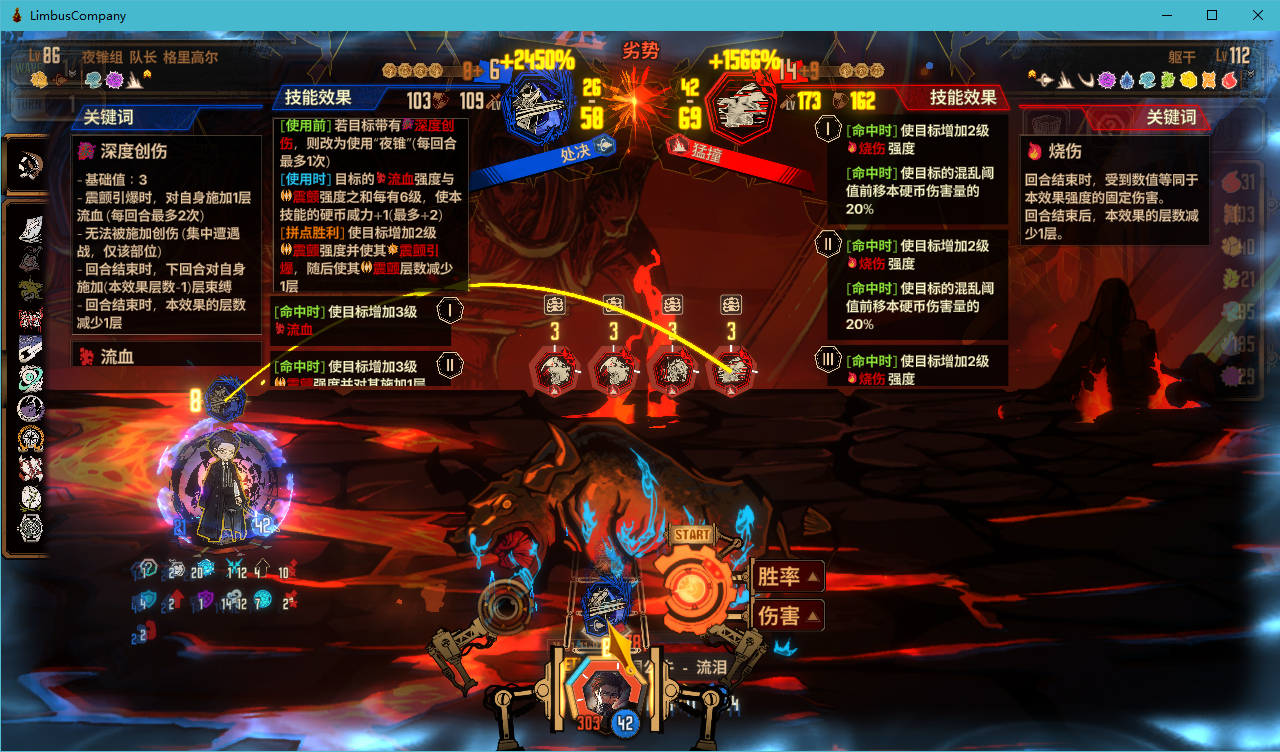Viewport: 1280px width, 752px height.
Task: Minimize the LimbusCompany window
Action: [x=1166, y=15]
